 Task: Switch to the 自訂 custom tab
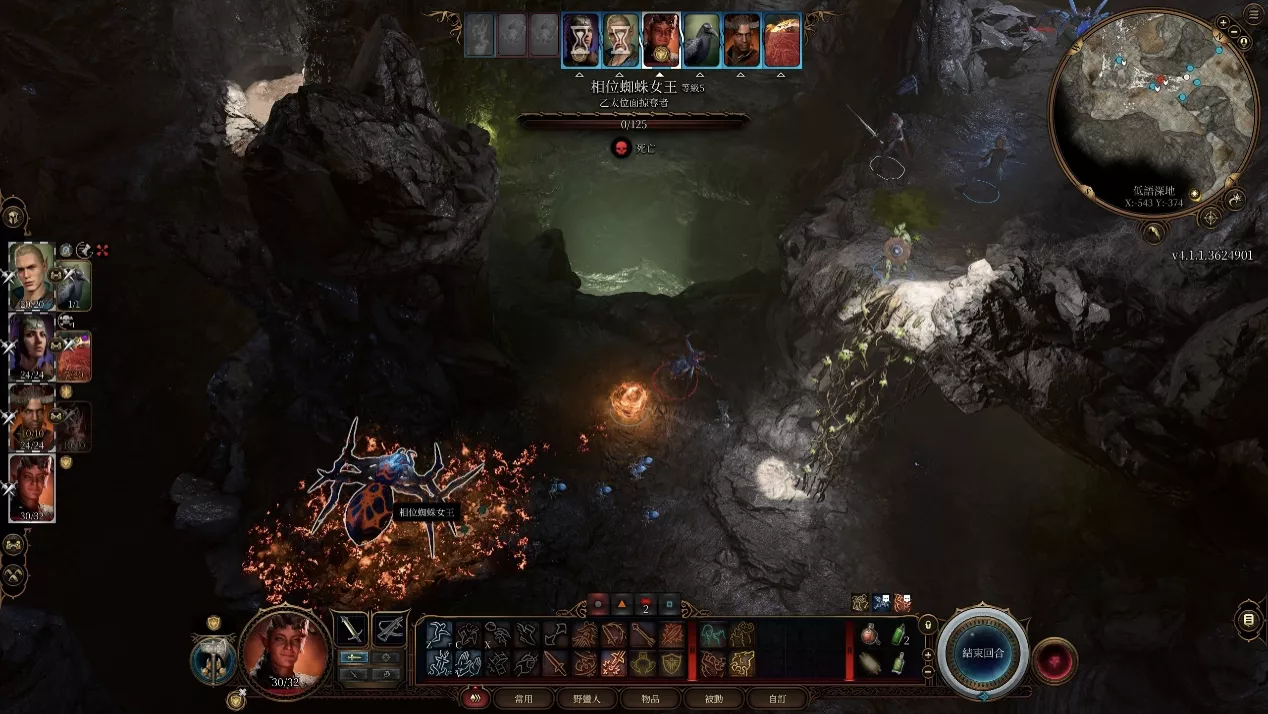point(775,699)
